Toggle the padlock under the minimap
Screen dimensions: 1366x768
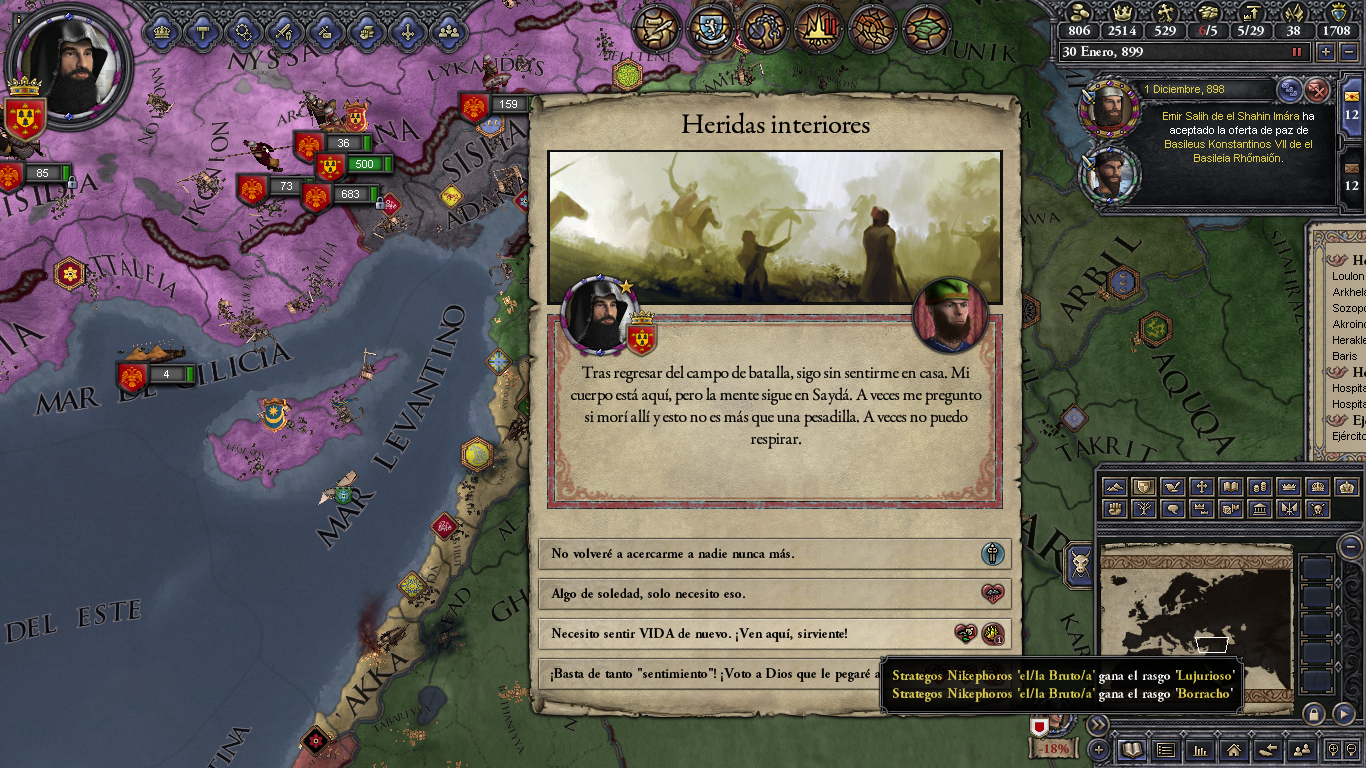coord(1313,714)
